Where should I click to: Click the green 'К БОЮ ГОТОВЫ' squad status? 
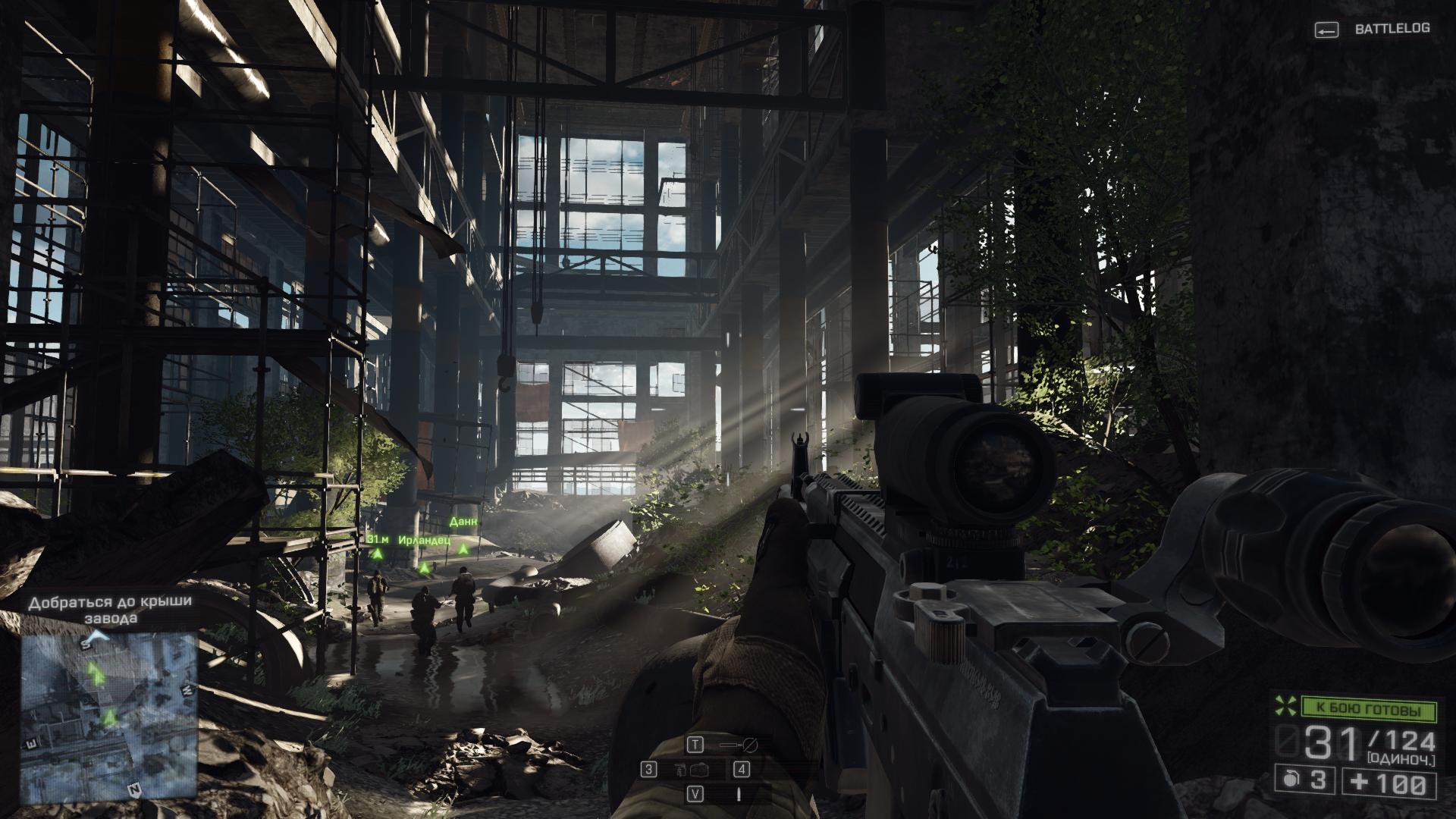click(1369, 710)
